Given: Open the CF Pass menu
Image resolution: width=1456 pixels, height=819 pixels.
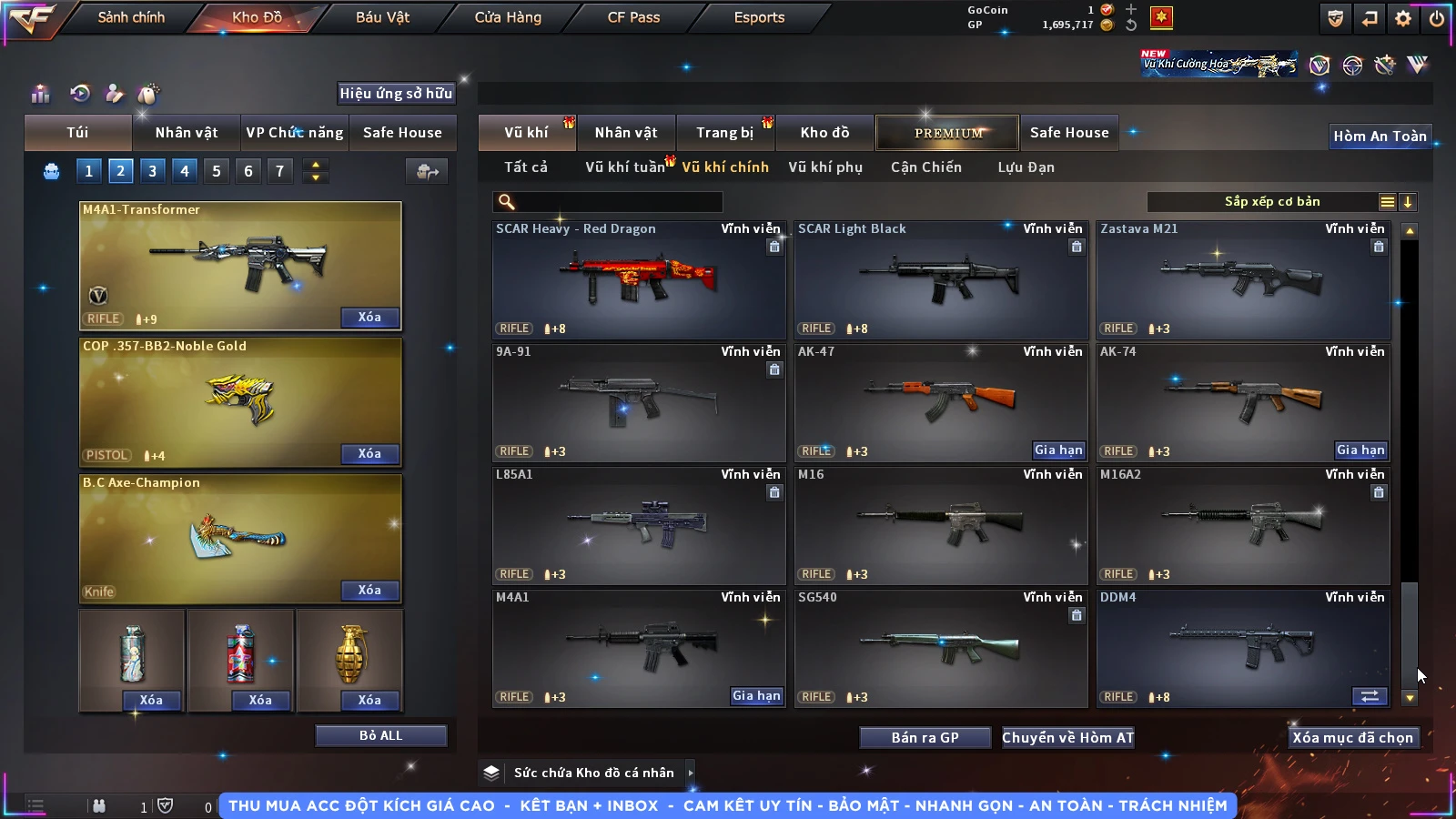Looking at the screenshot, I should click(x=633, y=17).
